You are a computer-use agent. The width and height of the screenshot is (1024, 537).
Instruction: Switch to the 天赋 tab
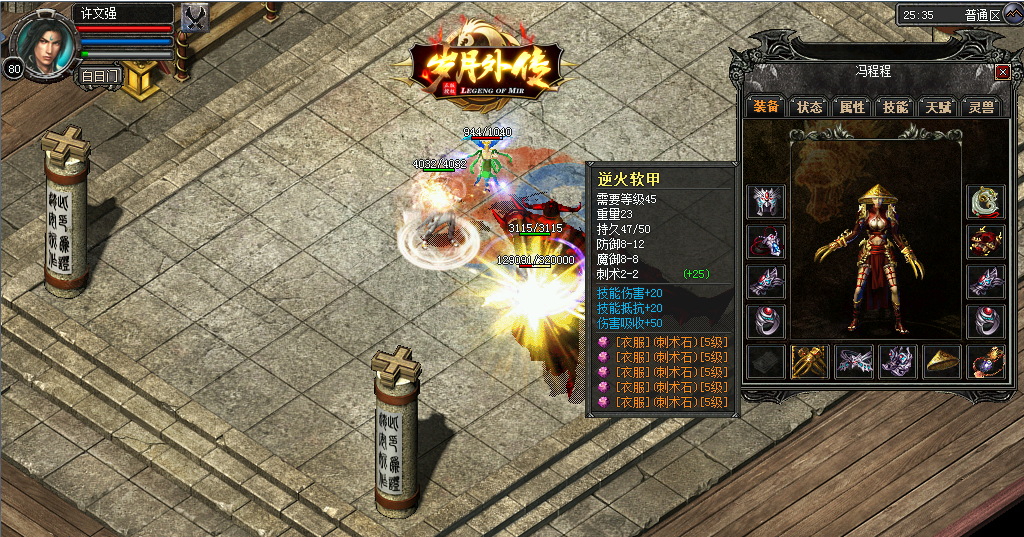pyautogui.click(x=938, y=106)
